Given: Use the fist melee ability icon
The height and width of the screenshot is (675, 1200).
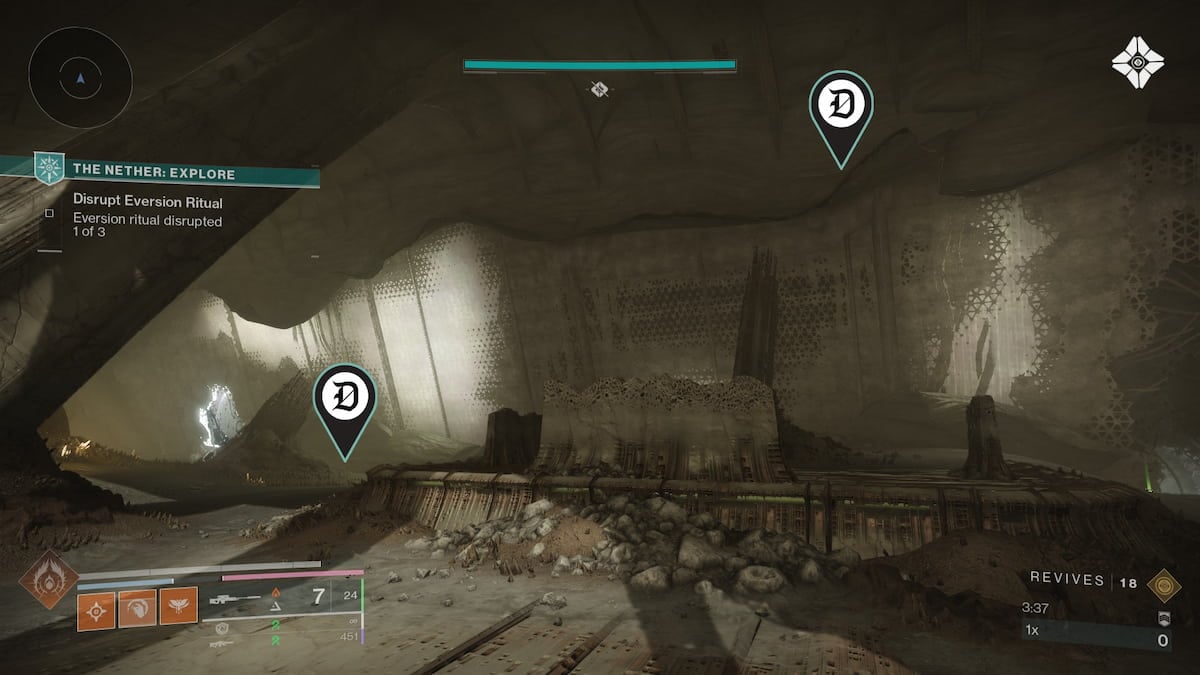Looking at the screenshot, I should pos(138,608).
